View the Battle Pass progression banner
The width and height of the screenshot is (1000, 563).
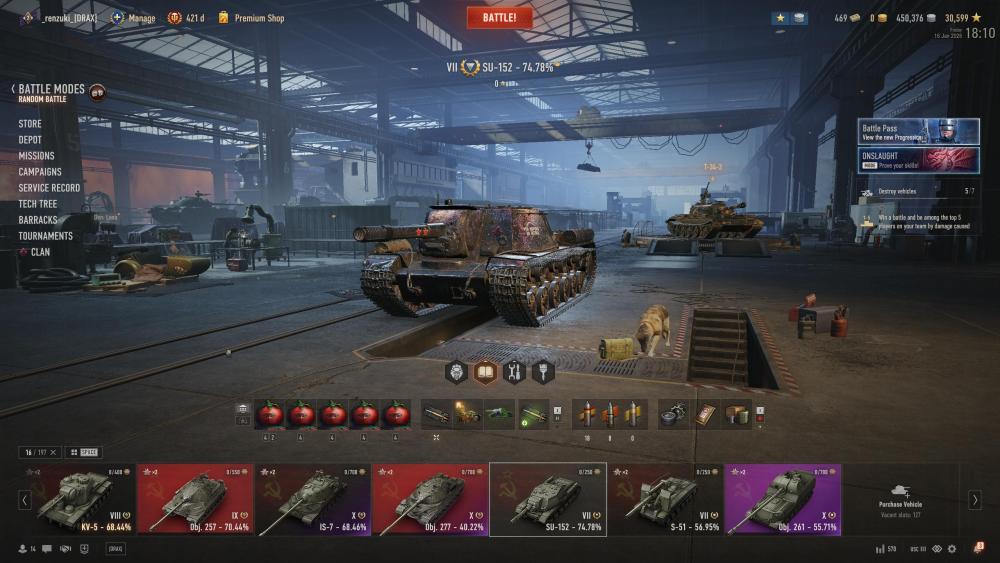[x=918, y=132]
